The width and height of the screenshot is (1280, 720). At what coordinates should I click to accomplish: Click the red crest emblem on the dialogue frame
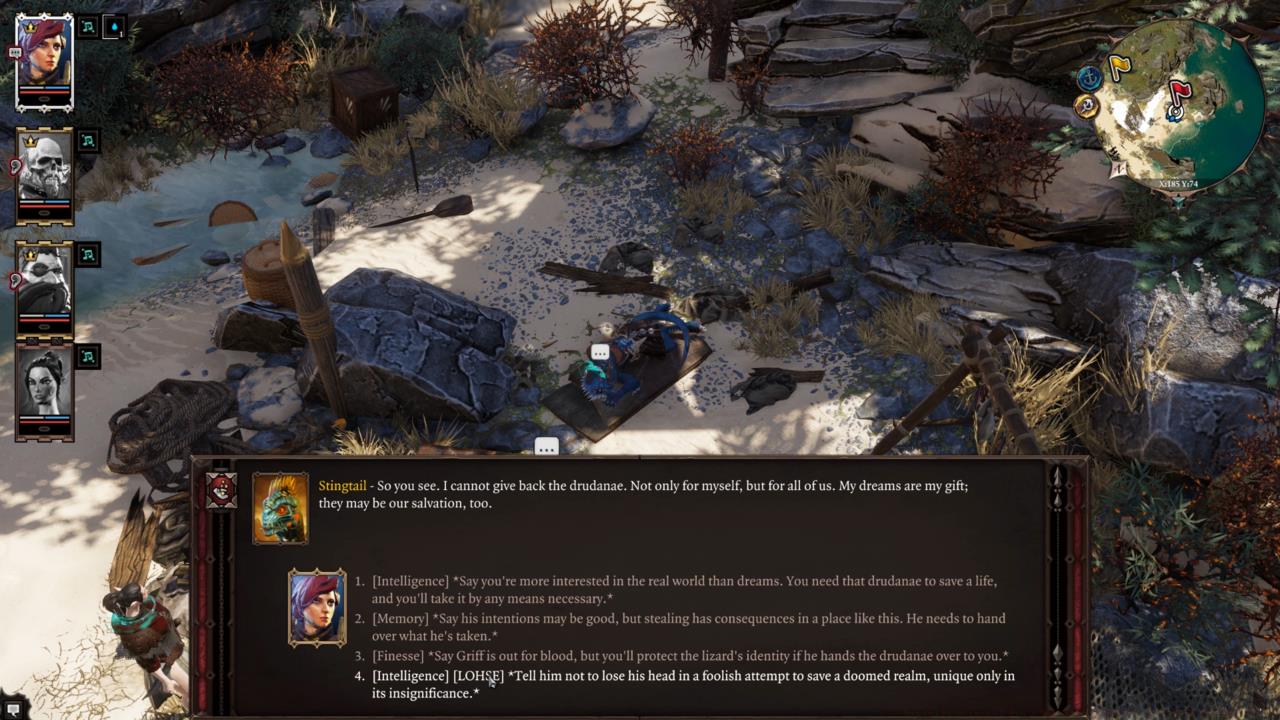point(222,490)
